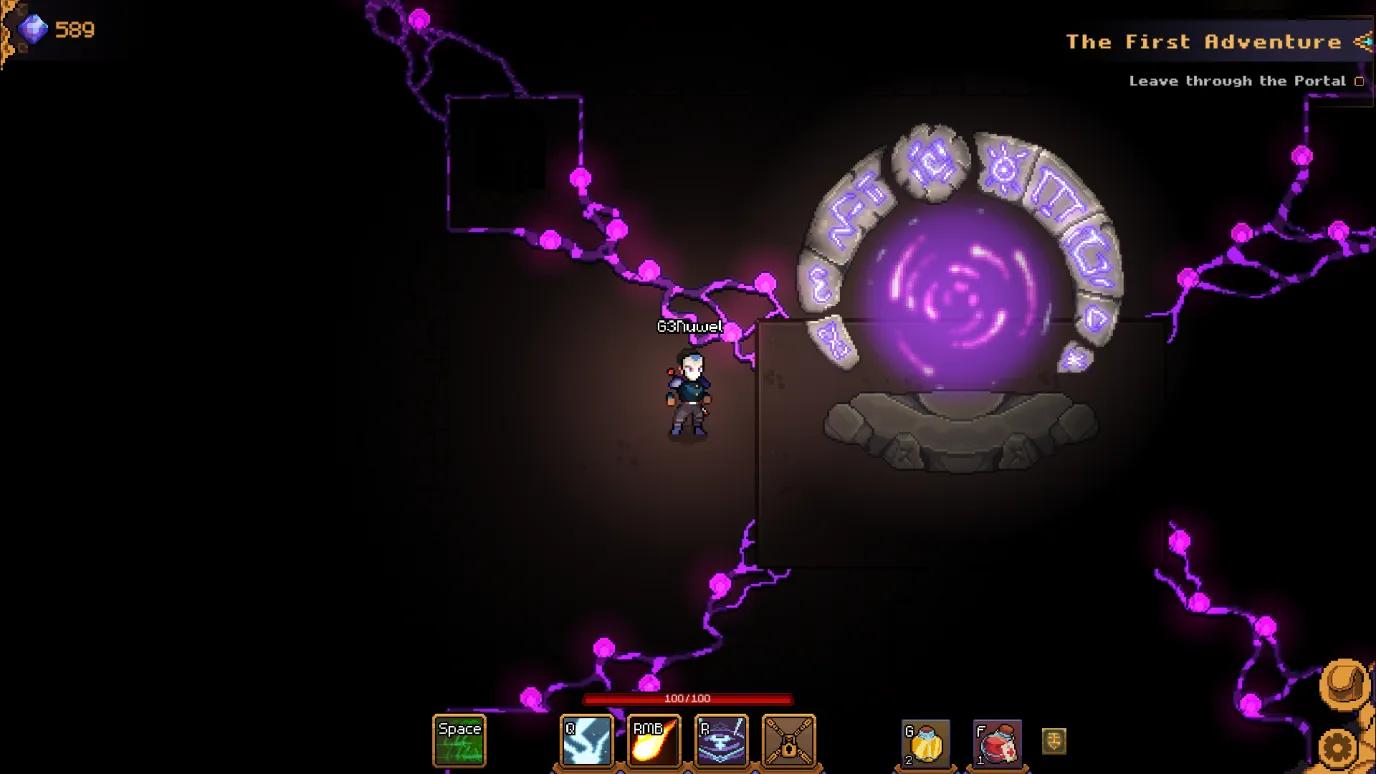The image size is (1376, 774).
Task: Activate the green Space dash ability
Action: pyautogui.click(x=459, y=741)
